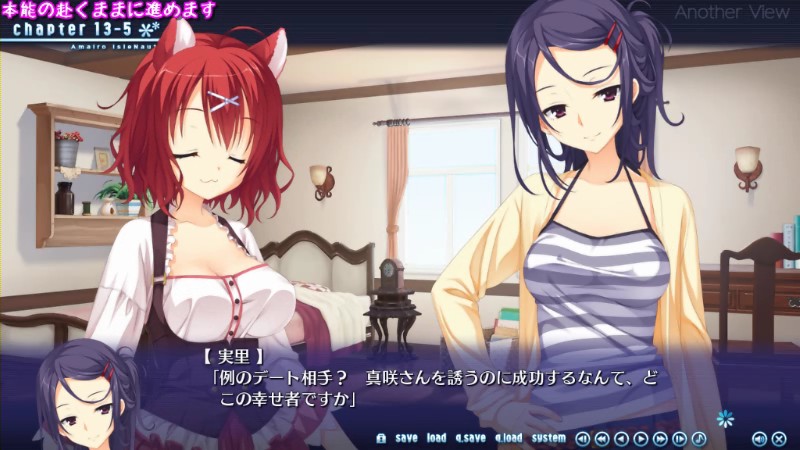Click the double-arrow rewind icon
Viewport: 800px width, 450px height.
[601, 438]
